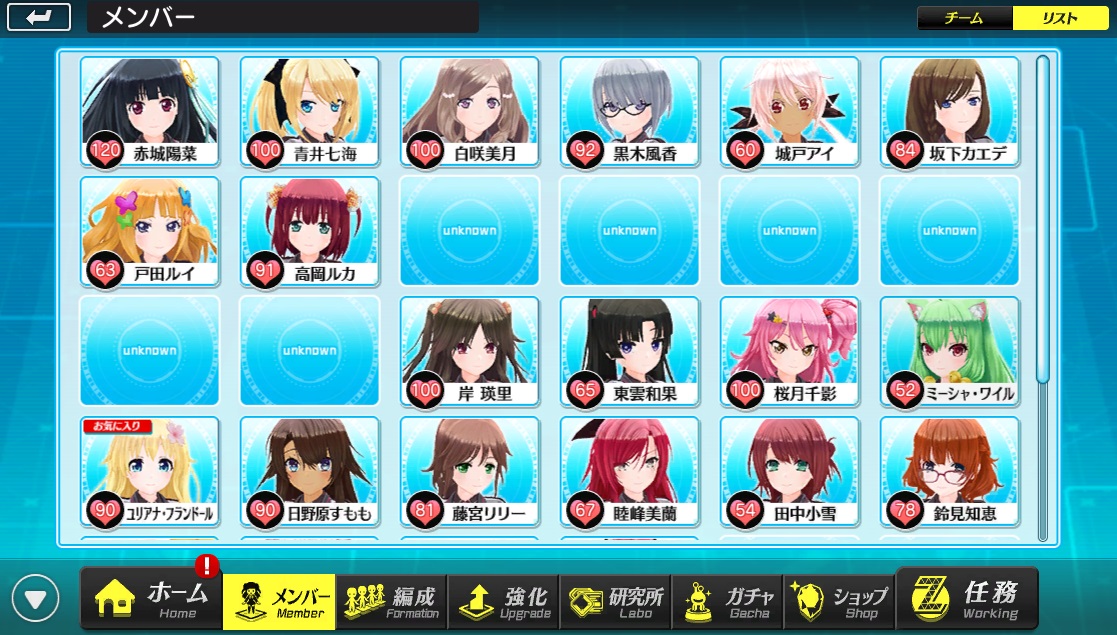This screenshot has width=1117, height=635.
Task: Go back with the arrow button
Action: tap(39, 17)
